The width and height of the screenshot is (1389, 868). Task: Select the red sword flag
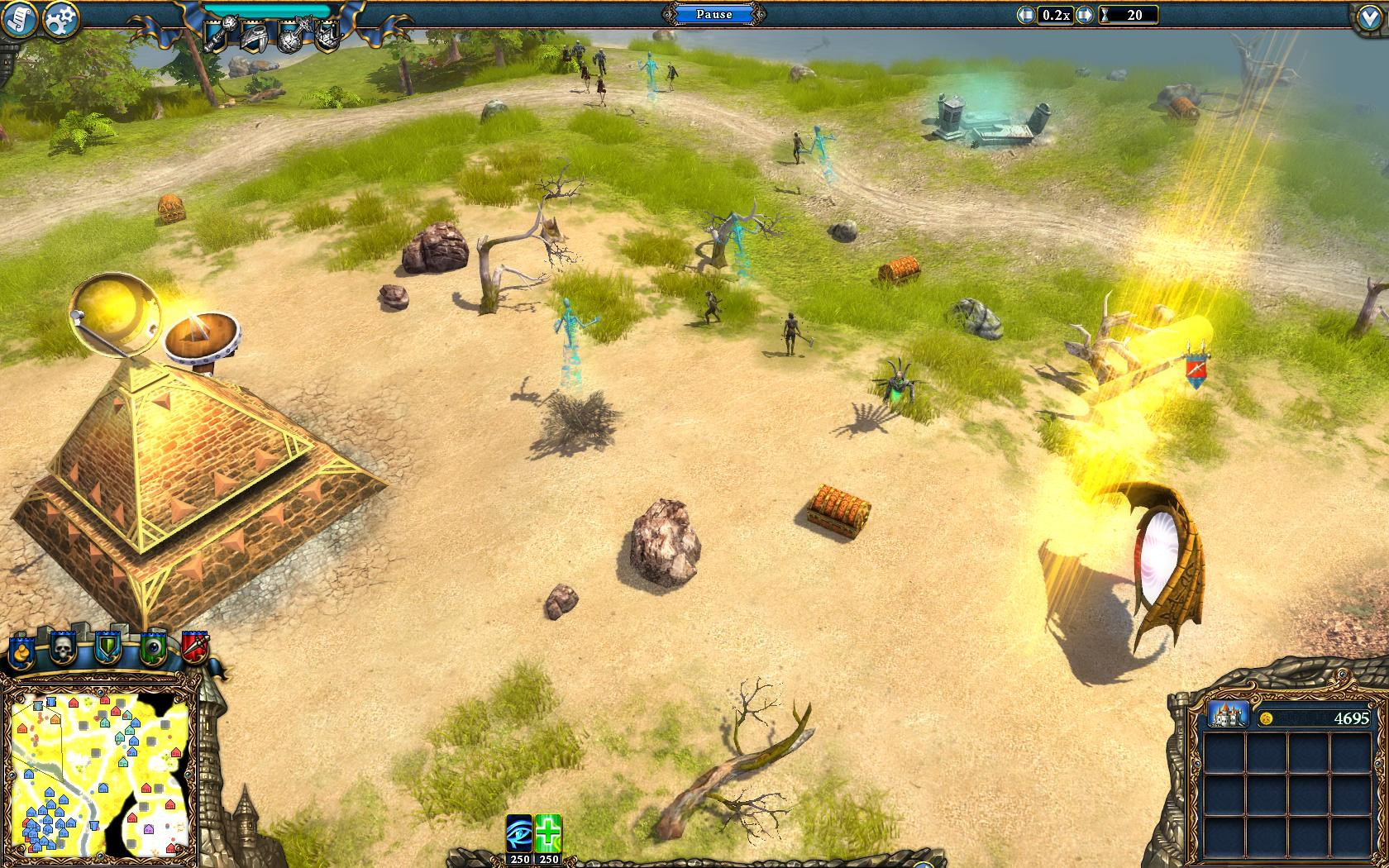pos(194,647)
